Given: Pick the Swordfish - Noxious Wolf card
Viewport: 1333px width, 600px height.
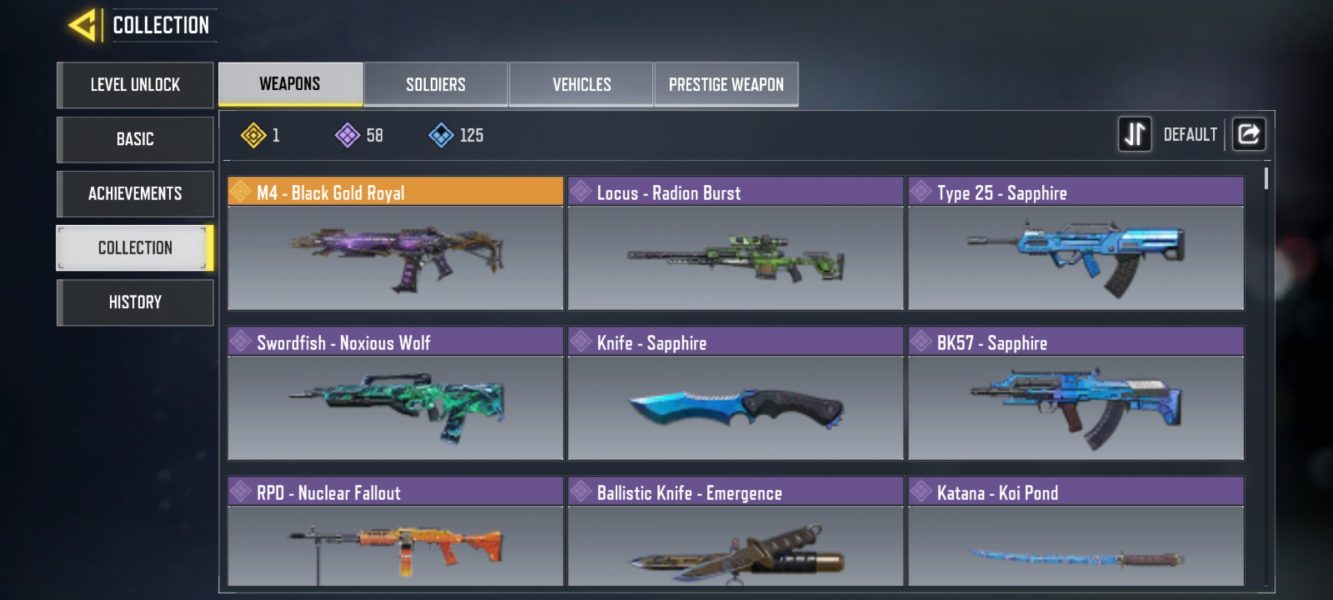Looking at the screenshot, I should coord(395,395).
